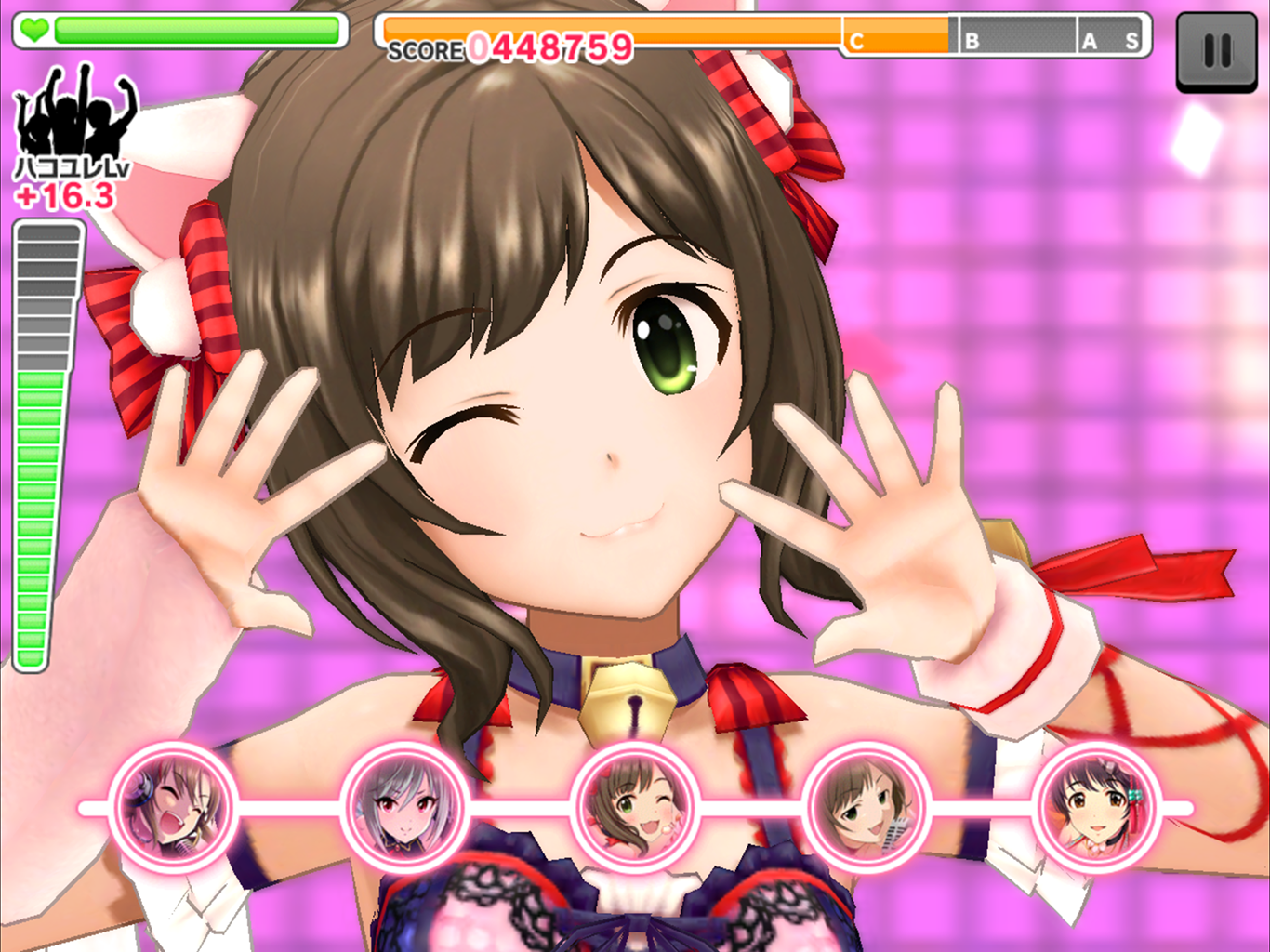The image size is (1270, 952).
Task: Tap the headphone girl's note circle
Action: coord(174,807)
